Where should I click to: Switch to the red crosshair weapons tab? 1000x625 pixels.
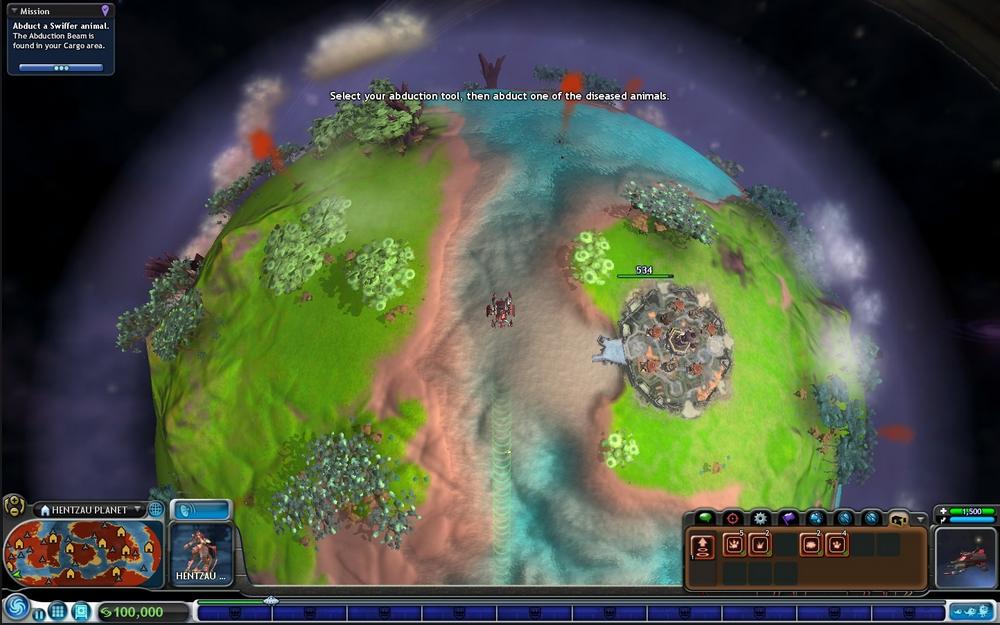[733, 518]
